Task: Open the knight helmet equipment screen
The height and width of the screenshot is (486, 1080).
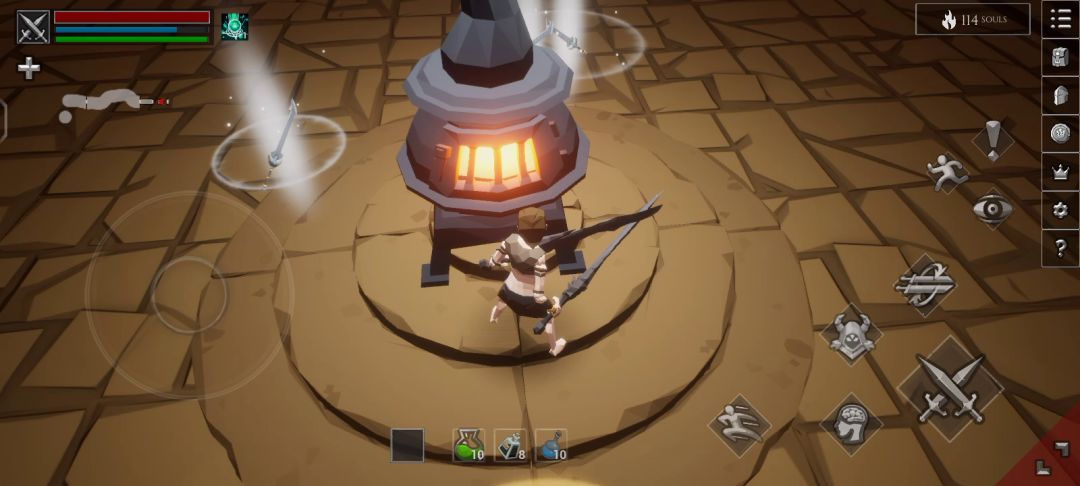Action: [x=1060, y=95]
